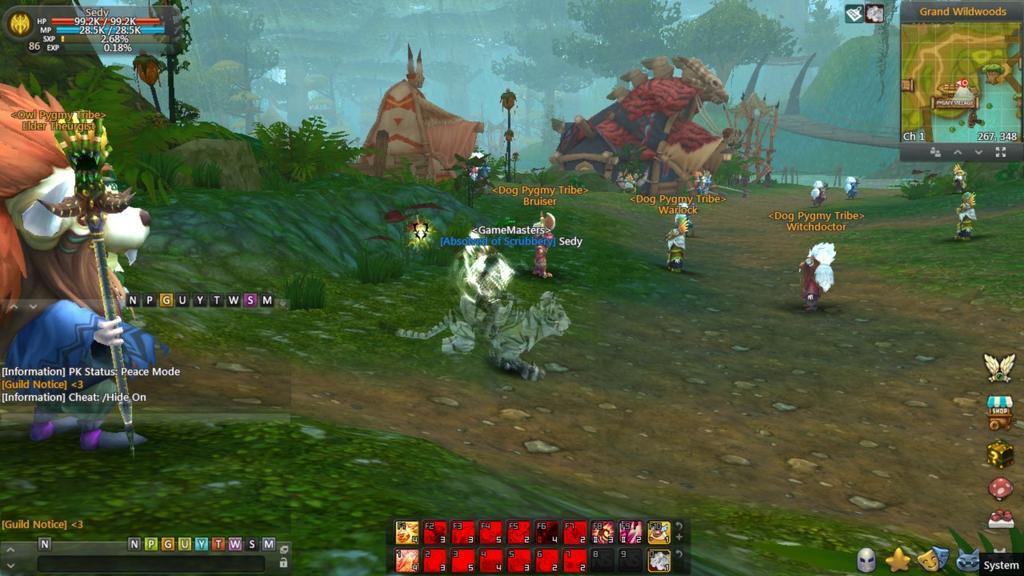Activate the F8 skill on the hotbar
1024x576 pixels.
tap(603, 532)
